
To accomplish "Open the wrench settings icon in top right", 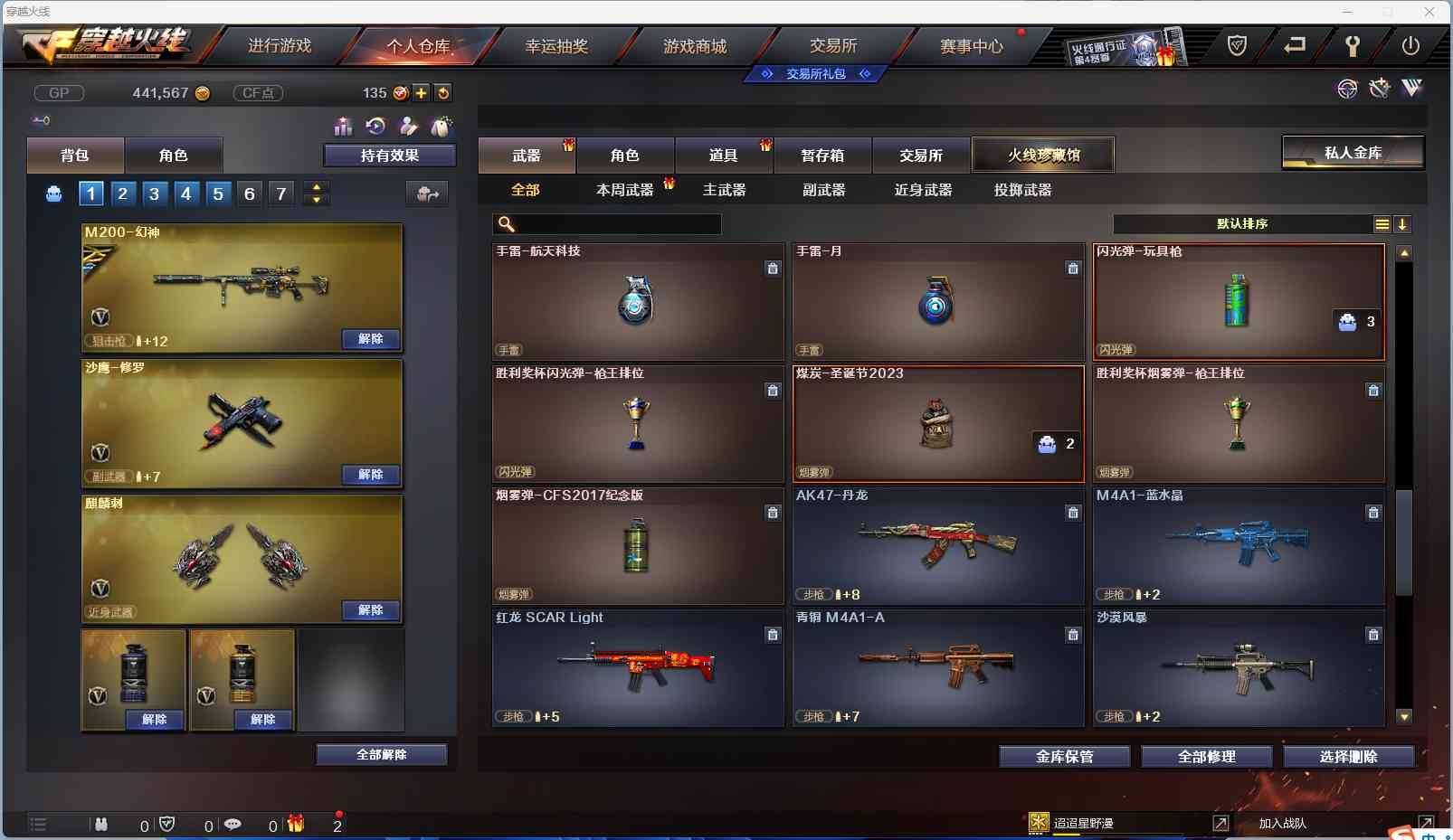I will click(x=1354, y=44).
